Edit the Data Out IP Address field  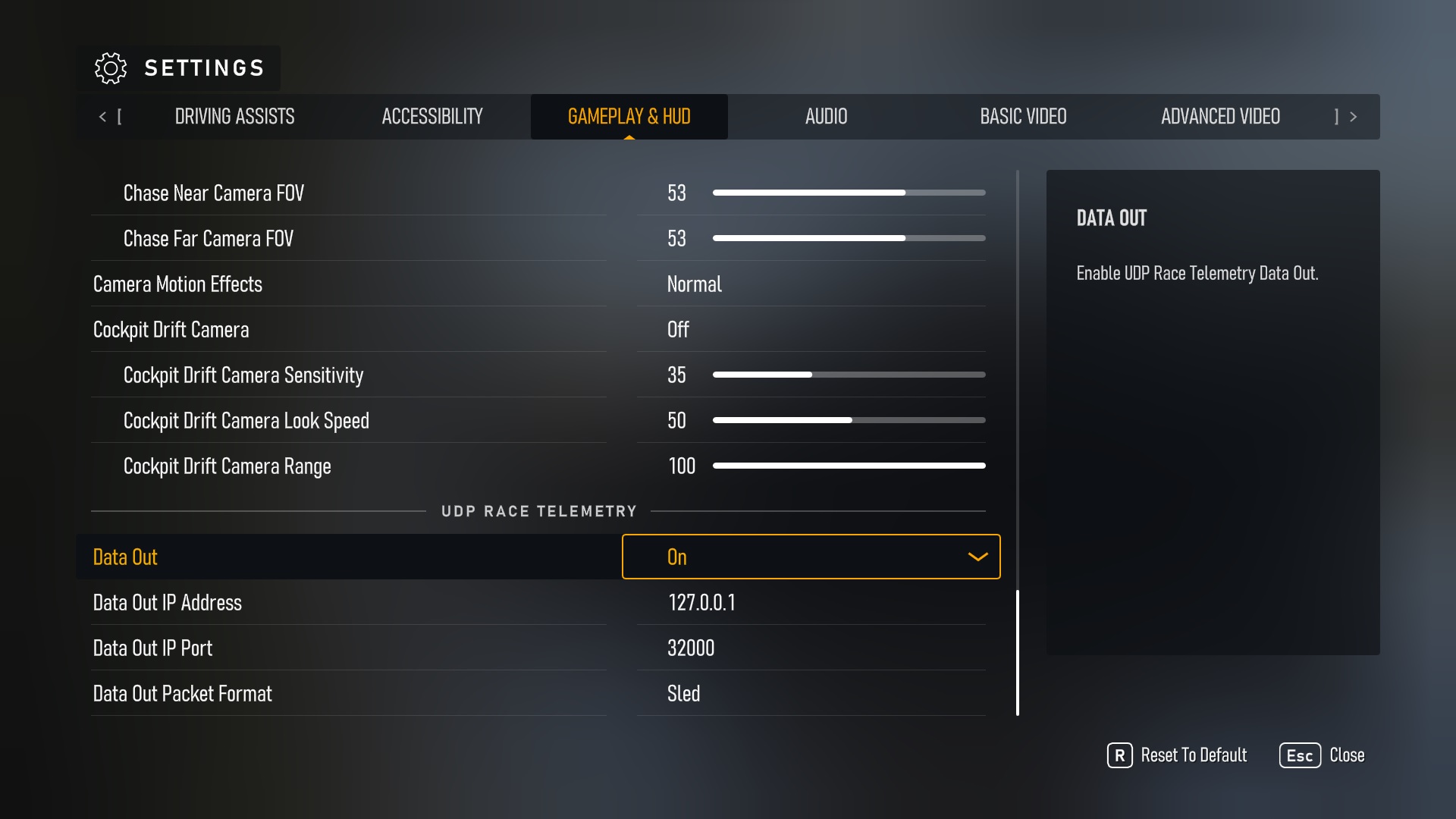(811, 603)
